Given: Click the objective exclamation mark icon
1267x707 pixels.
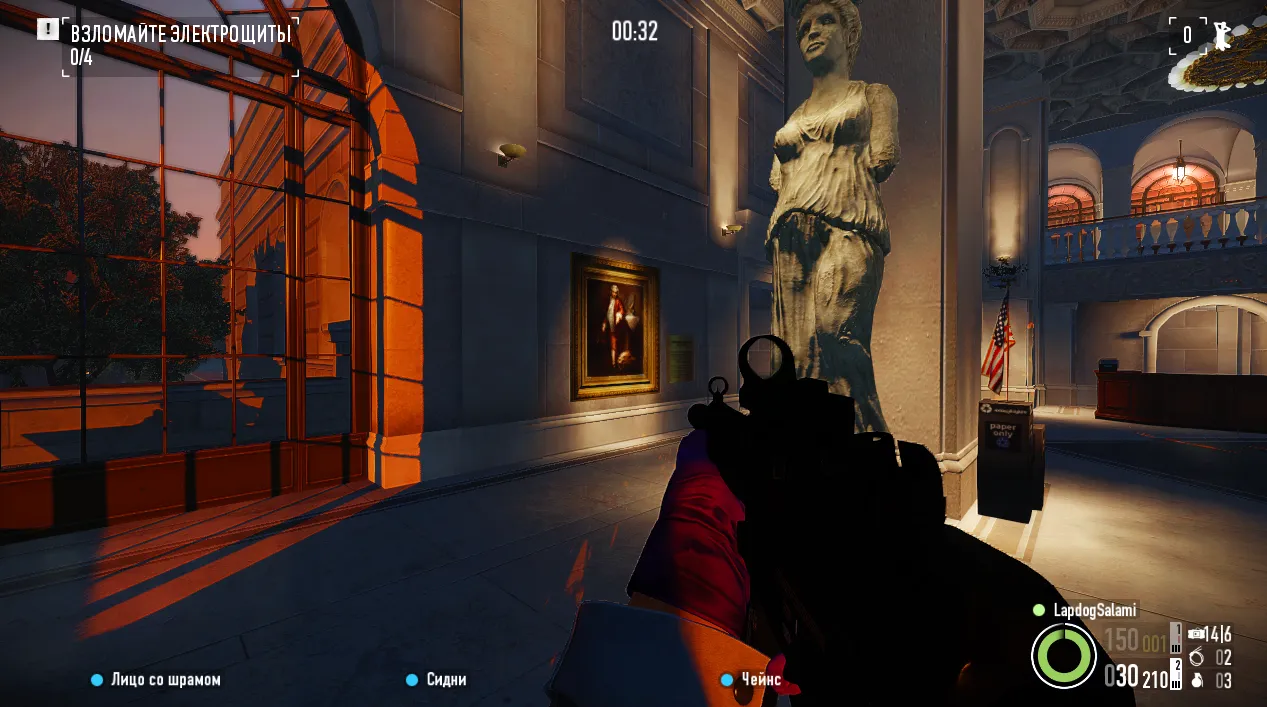Looking at the screenshot, I should pyautogui.click(x=47, y=29).
